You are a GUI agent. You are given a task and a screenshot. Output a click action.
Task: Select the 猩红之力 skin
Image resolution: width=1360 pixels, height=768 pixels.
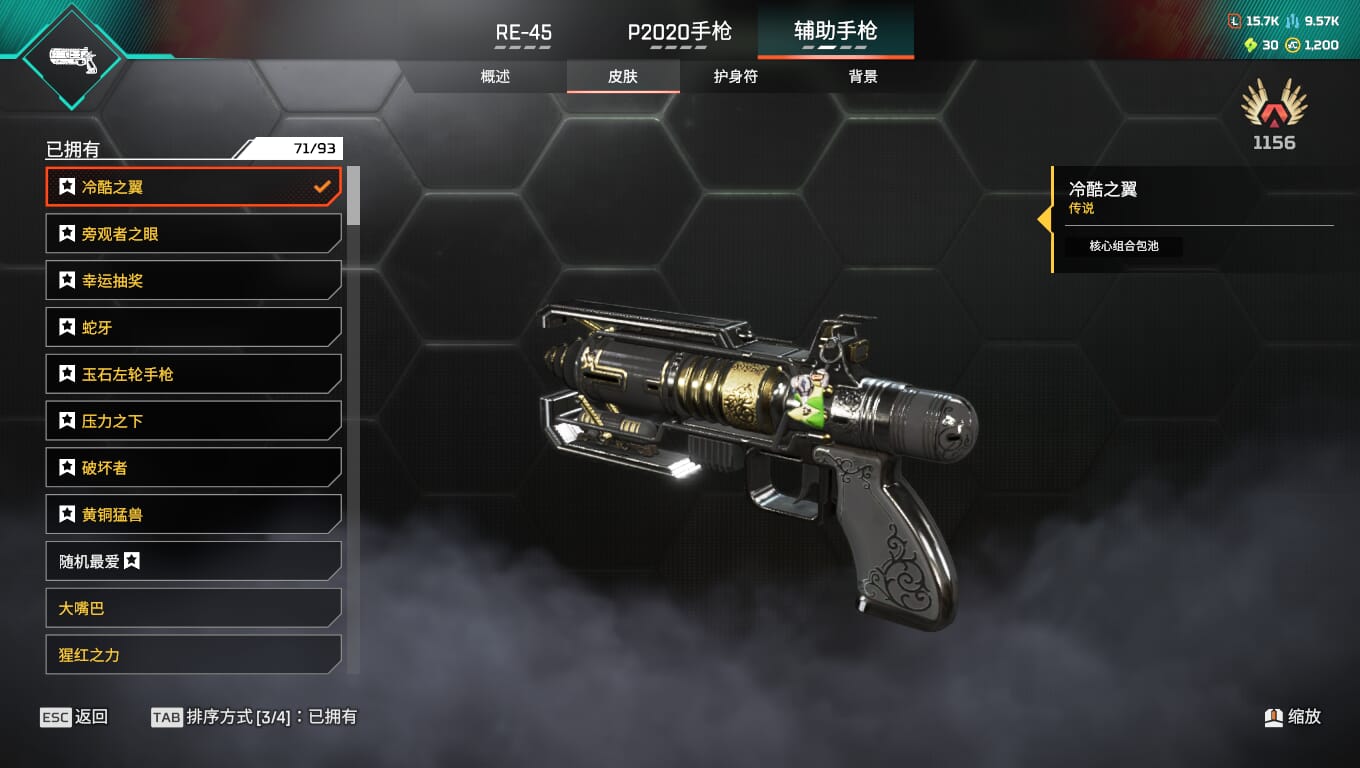pos(194,655)
